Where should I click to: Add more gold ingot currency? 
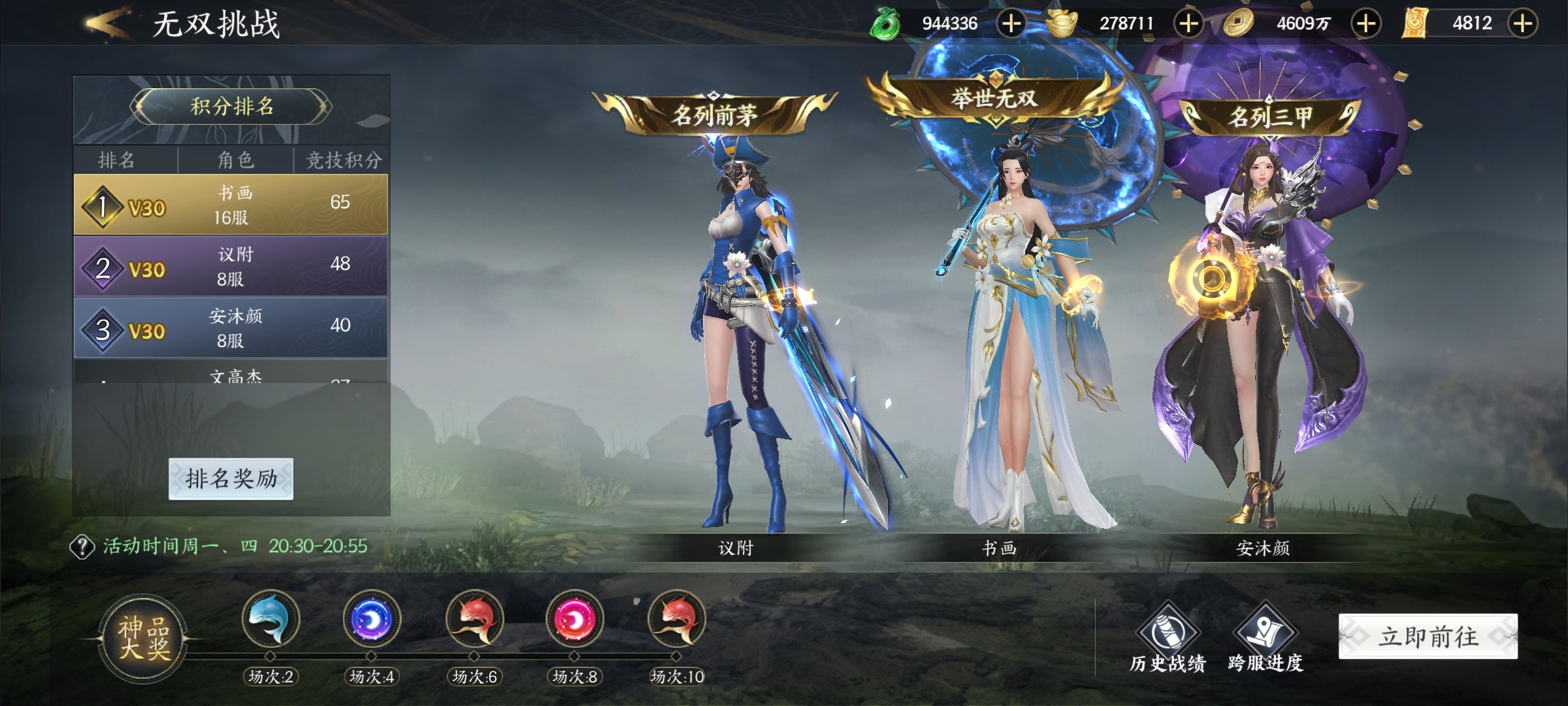click(x=1188, y=24)
